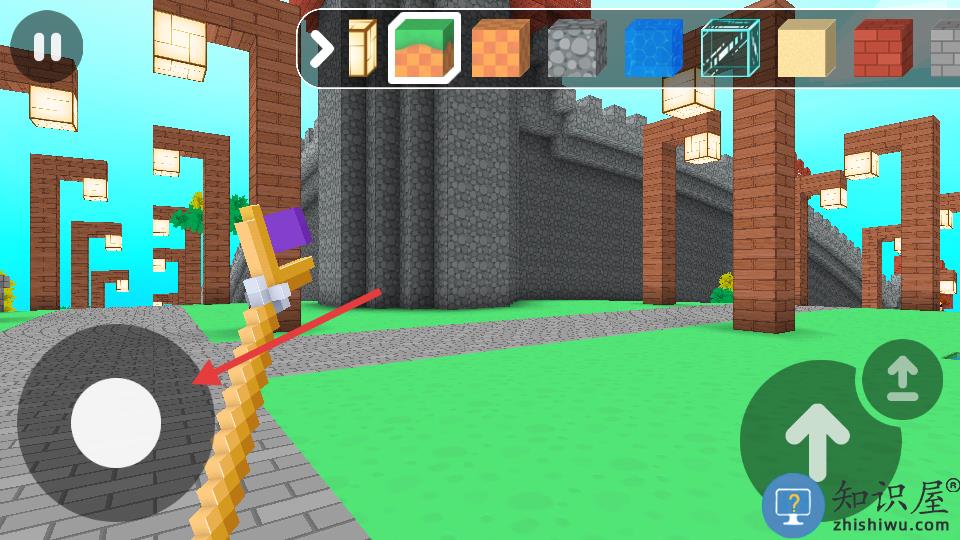The width and height of the screenshot is (960, 540).
Task: Pick the gray cobblestone block slot
Action: (576, 47)
